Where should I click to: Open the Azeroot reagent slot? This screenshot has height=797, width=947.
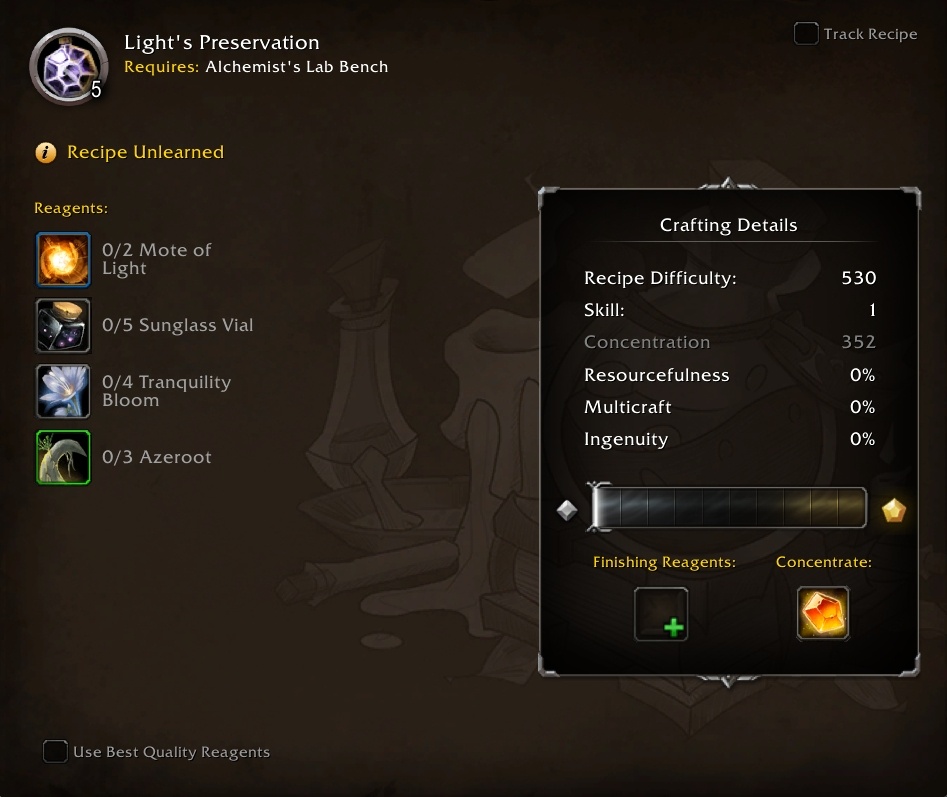[x=63, y=457]
